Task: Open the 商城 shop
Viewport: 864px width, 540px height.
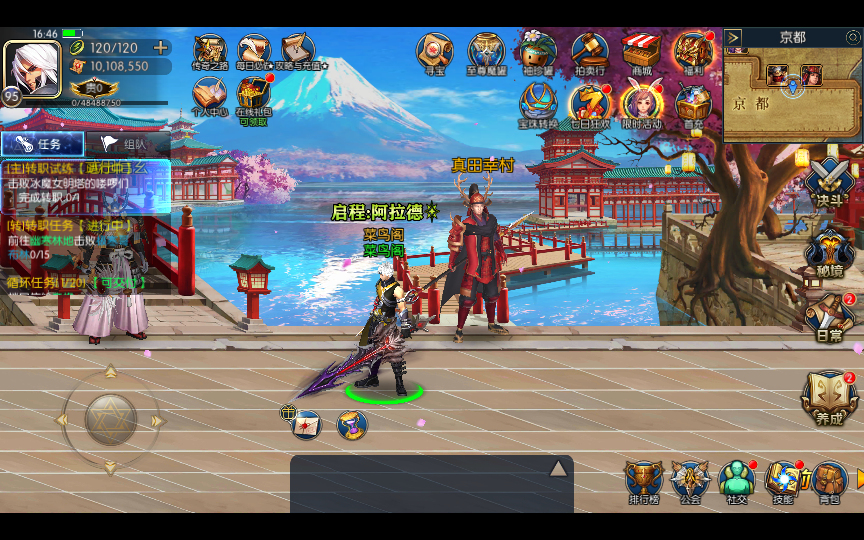Action: pyautogui.click(x=641, y=52)
